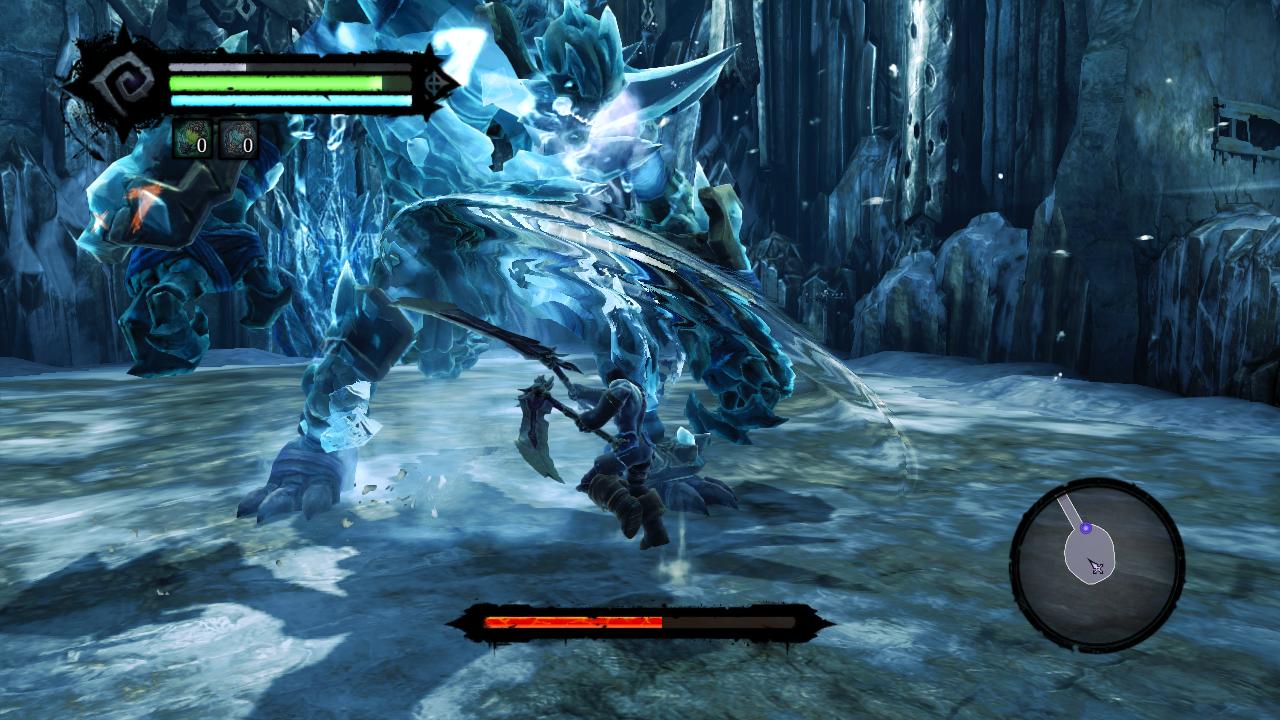Select the blue potion quick slot

coord(238,140)
